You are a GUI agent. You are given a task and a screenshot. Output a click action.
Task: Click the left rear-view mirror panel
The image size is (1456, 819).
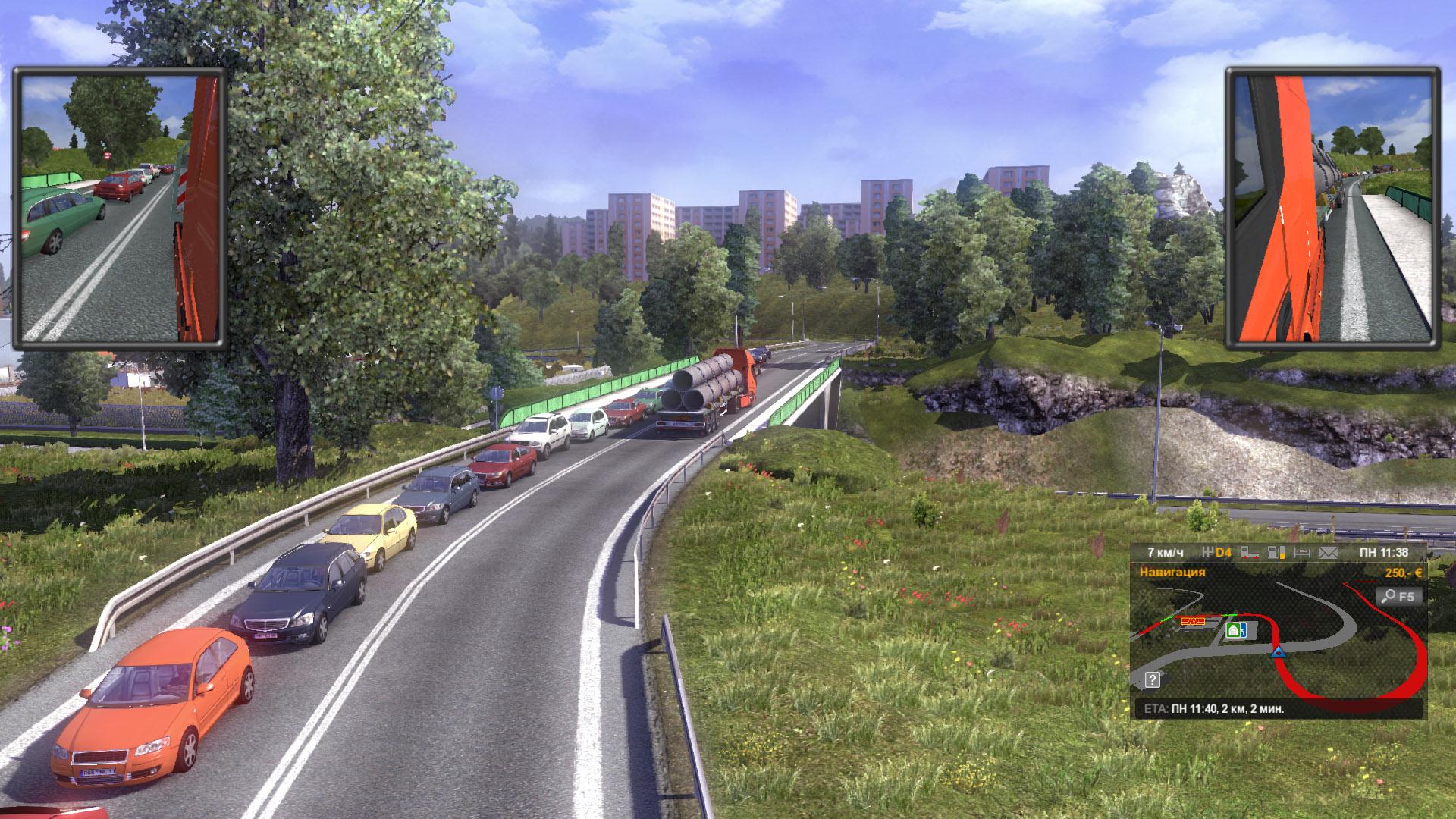[120, 209]
